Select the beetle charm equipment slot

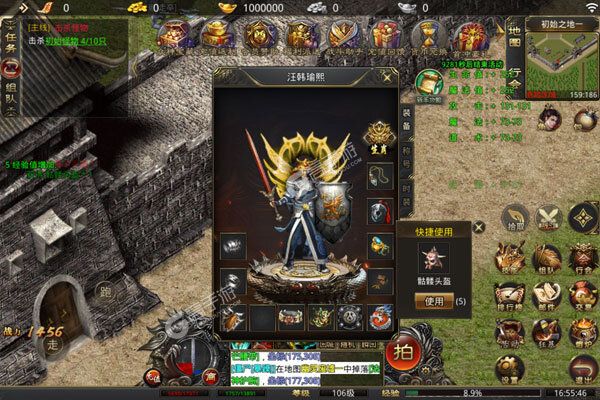tap(233, 317)
